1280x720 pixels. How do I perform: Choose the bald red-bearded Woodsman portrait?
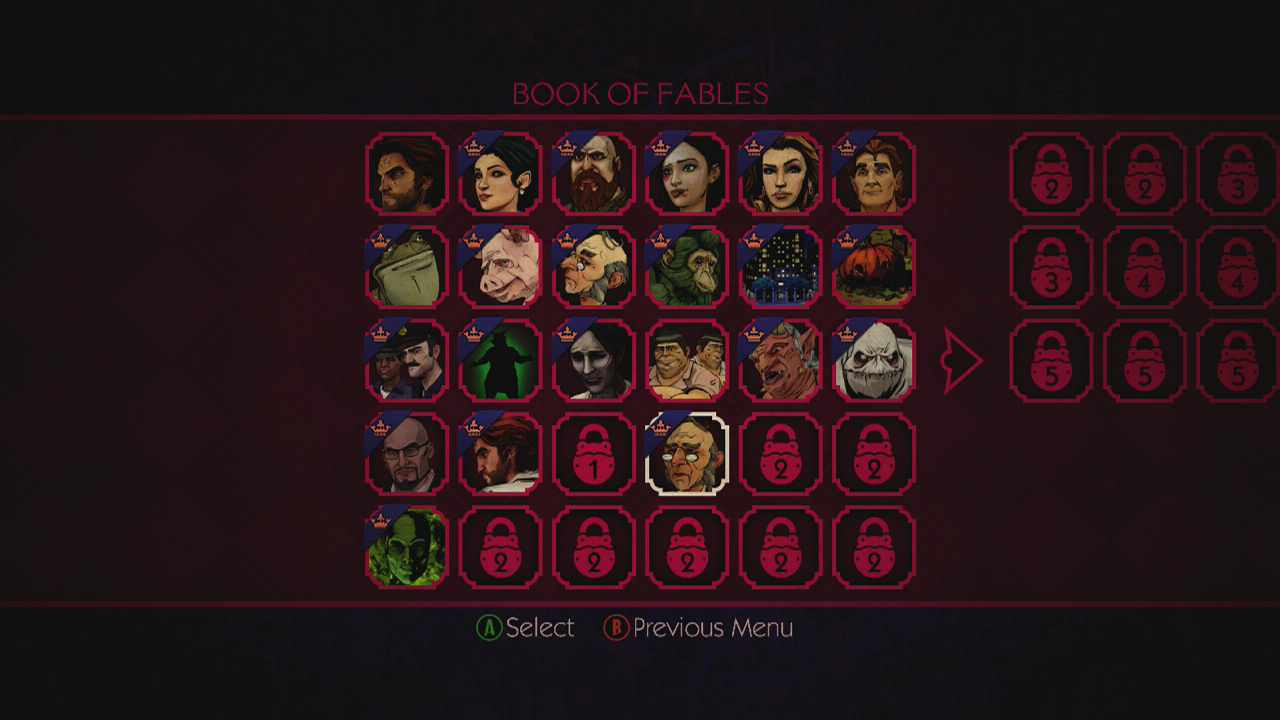(x=594, y=174)
